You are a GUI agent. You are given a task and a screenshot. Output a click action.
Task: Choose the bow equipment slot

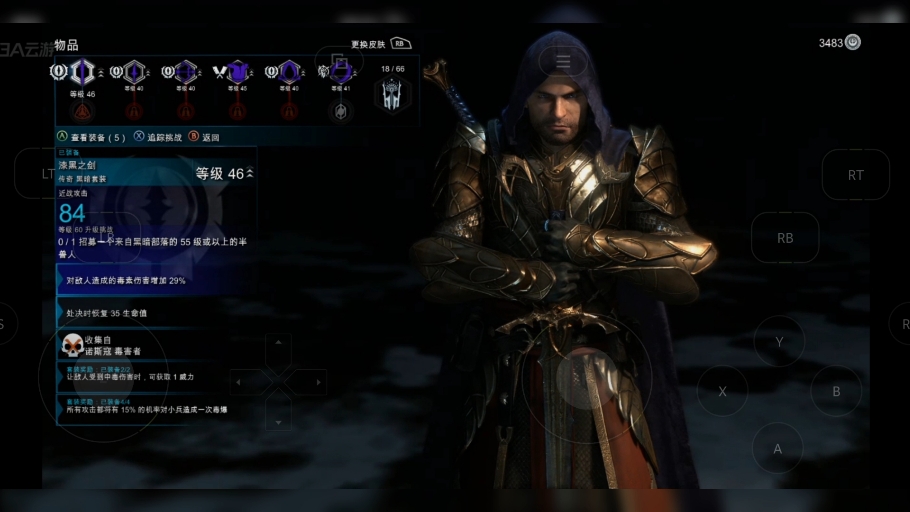coord(186,72)
